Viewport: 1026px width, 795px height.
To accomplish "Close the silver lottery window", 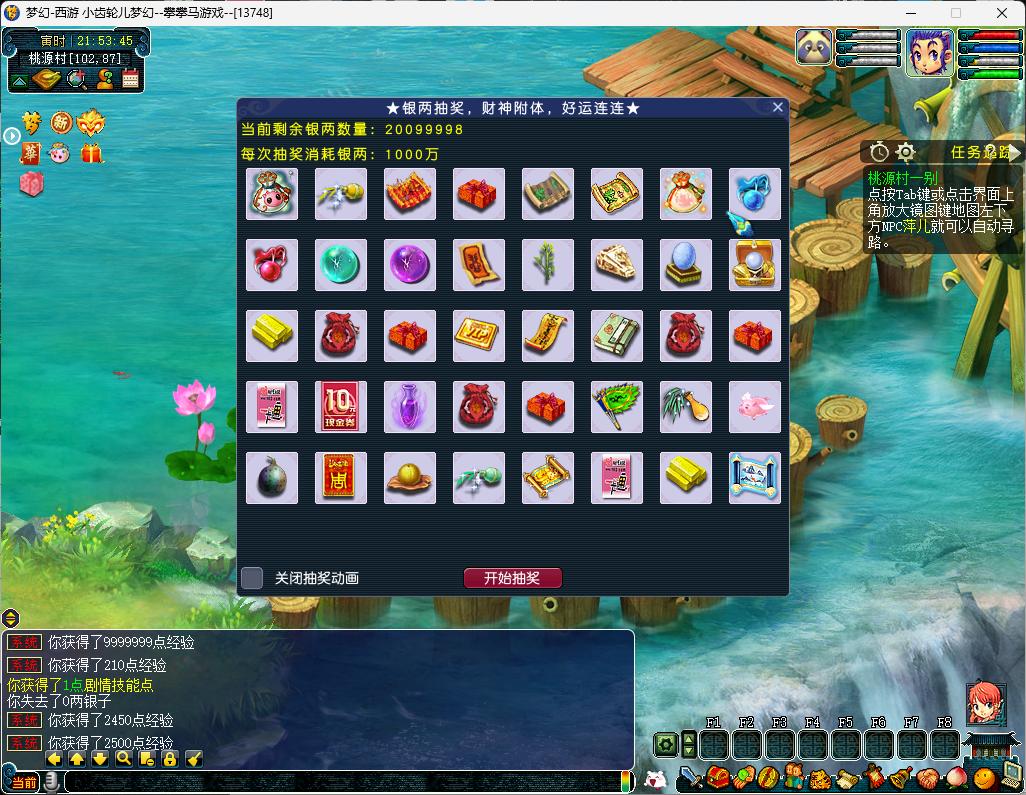I will (x=778, y=107).
